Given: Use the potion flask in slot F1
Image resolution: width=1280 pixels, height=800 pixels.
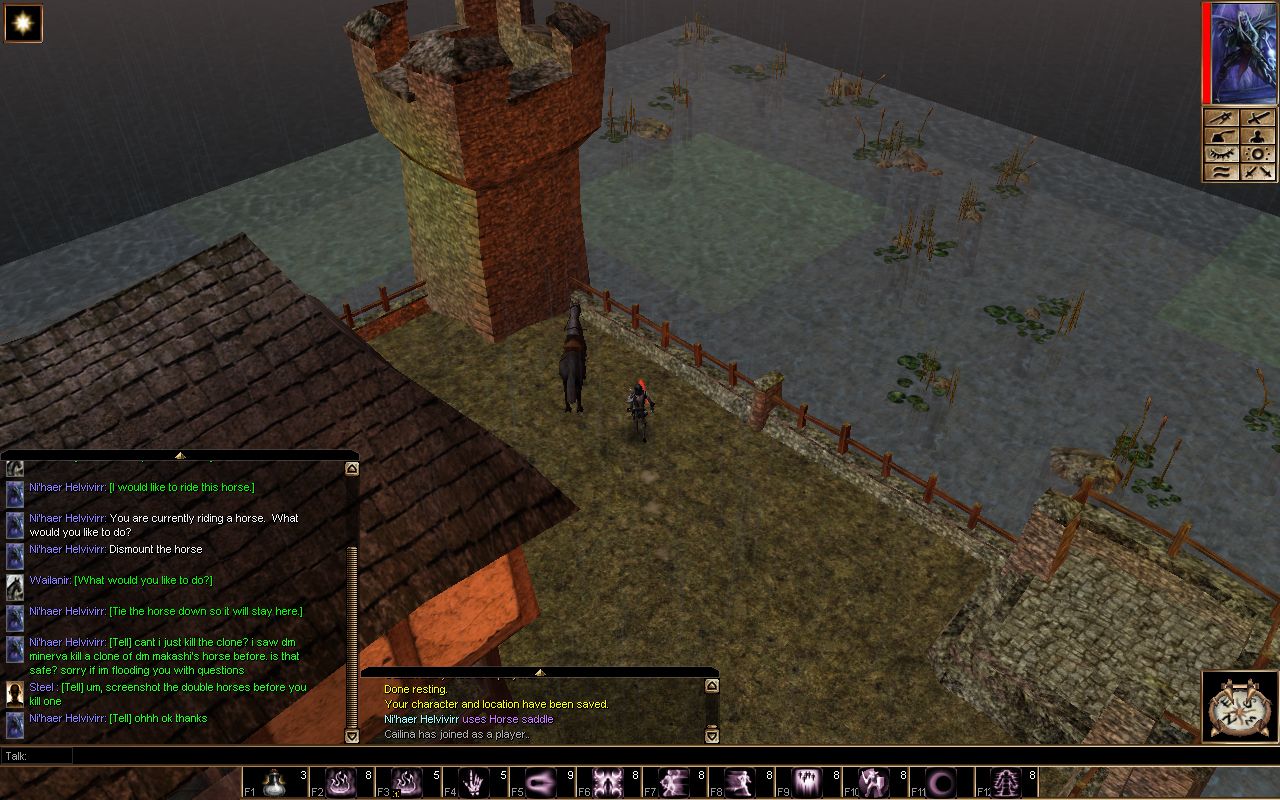Looking at the screenshot, I should coord(273,782).
